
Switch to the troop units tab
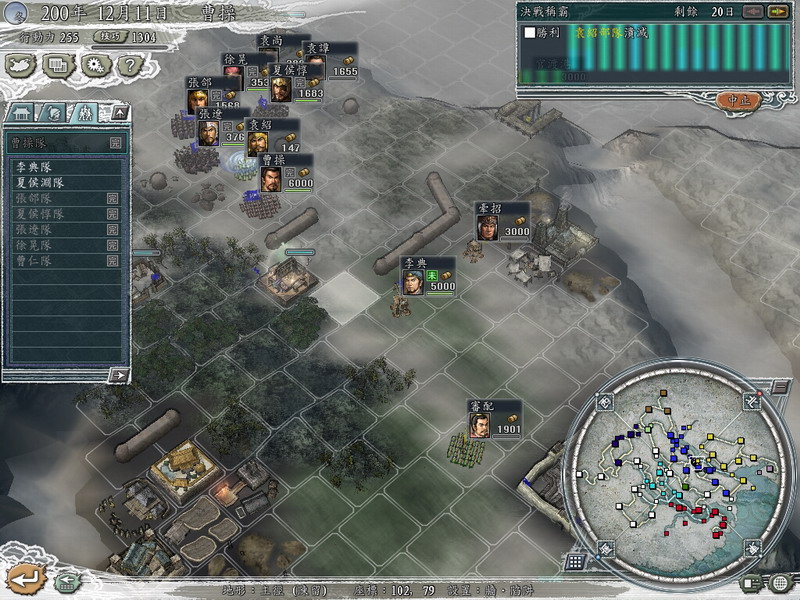click(84, 113)
